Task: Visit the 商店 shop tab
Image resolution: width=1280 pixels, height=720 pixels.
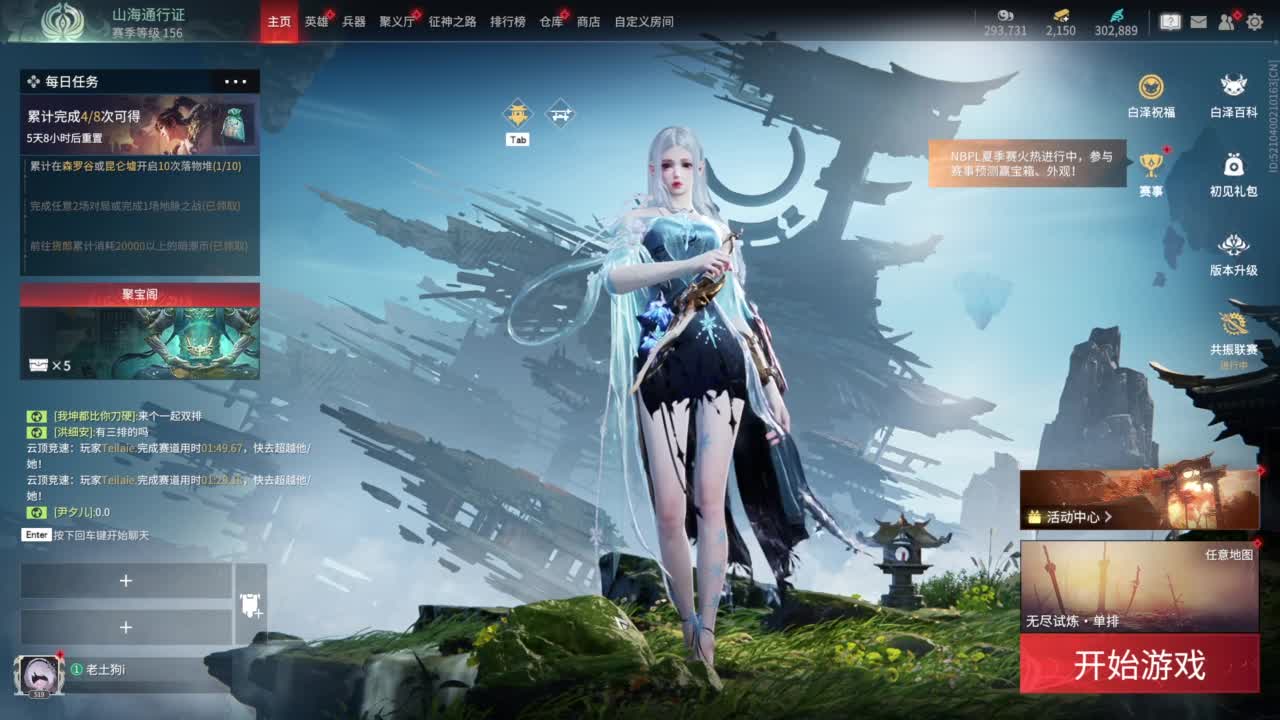Action: (x=589, y=21)
